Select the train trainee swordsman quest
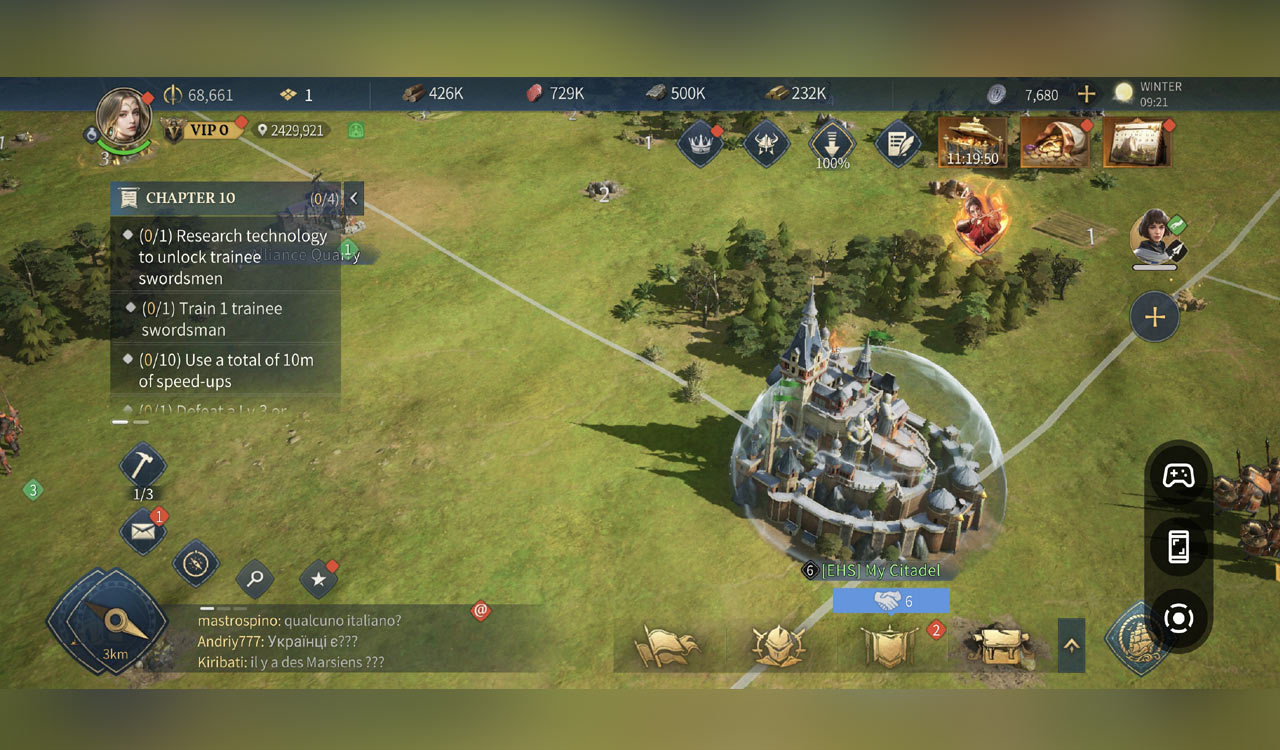1280x750 pixels. coord(211,319)
